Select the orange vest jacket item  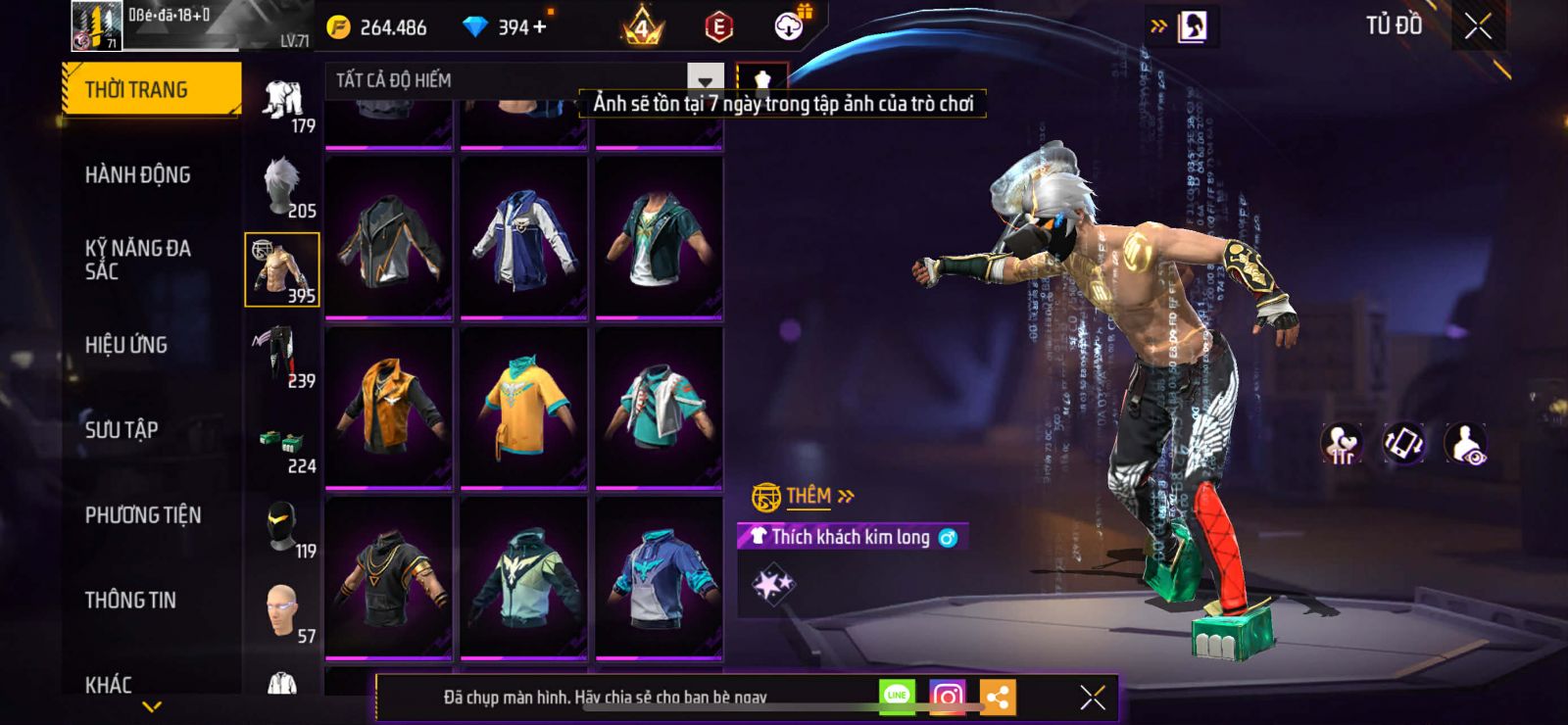(x=389, y=406)
